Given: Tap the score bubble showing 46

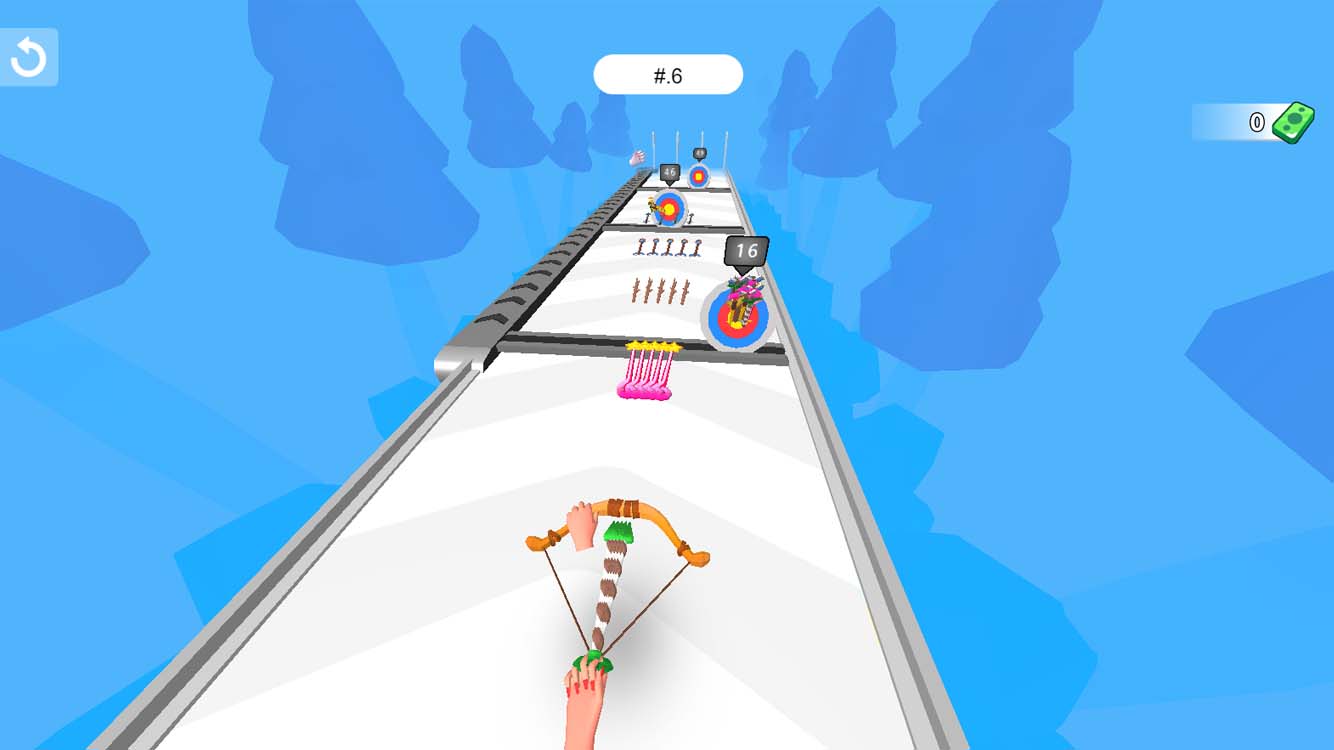Looking at the screenshot, I should click(668, 170).
